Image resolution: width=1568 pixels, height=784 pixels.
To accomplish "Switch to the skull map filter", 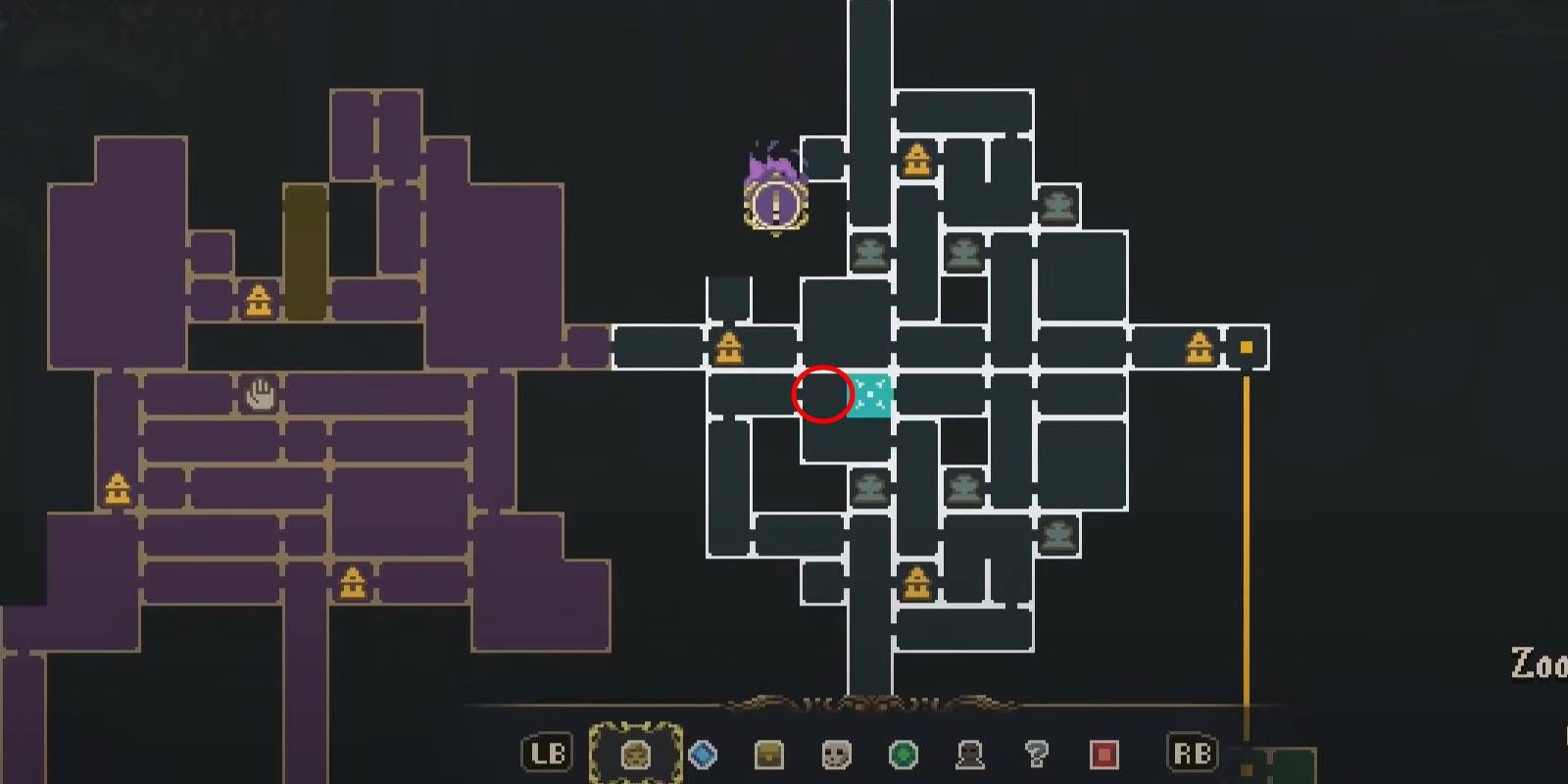I will click(836, 755).
